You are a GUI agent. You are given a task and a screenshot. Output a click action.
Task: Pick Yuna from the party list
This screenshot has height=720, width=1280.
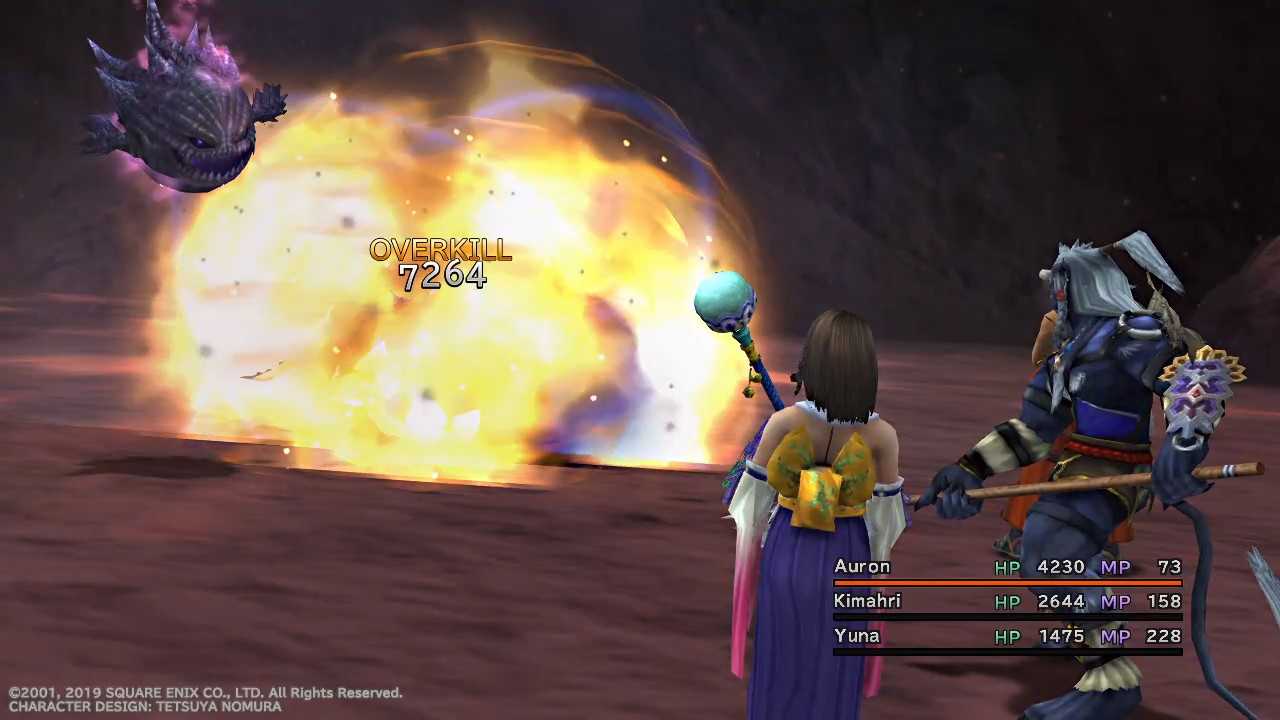click(x=857, y=636)
